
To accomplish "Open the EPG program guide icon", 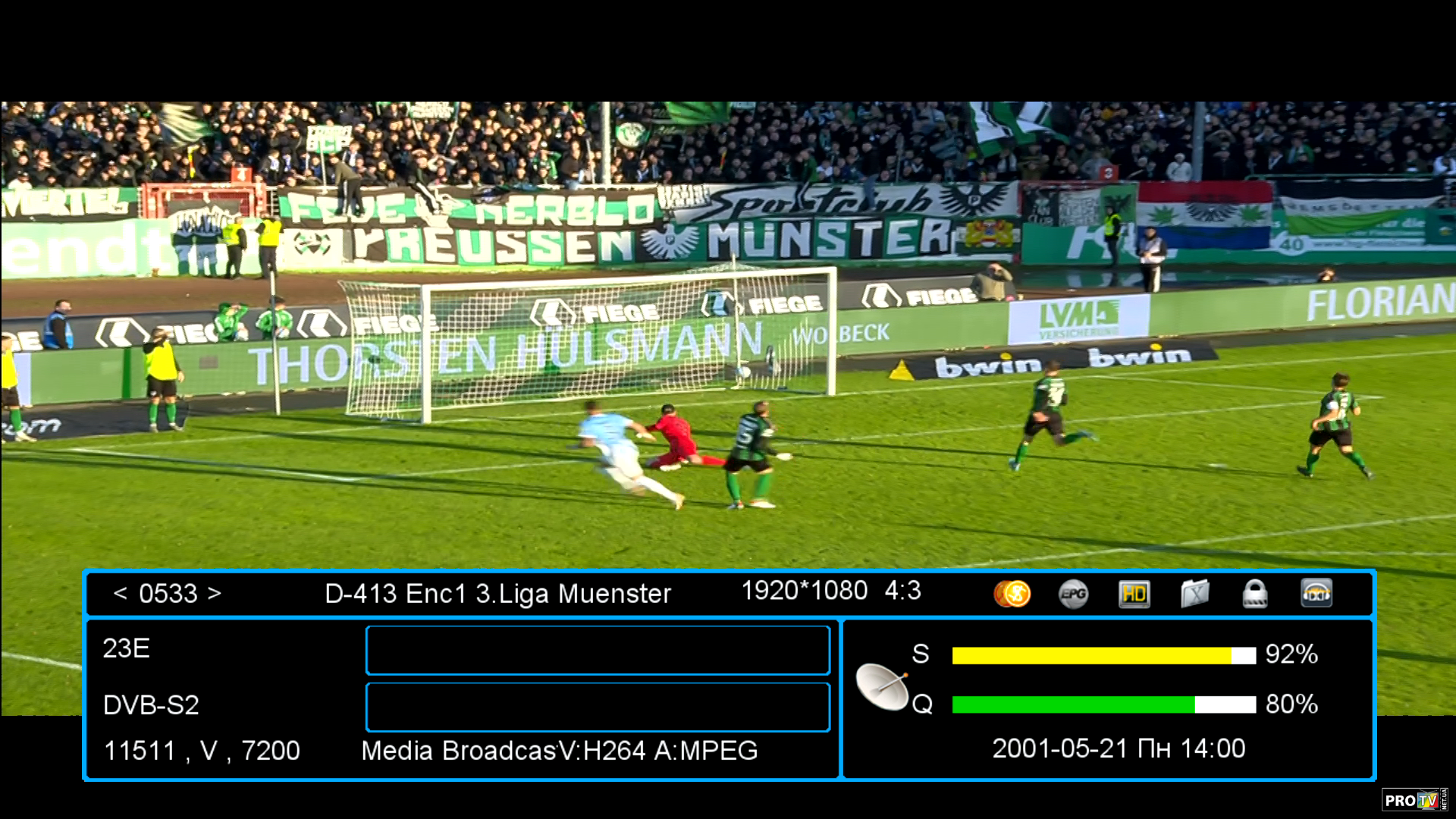I will pyautogui.click(x=1073, y=594).
